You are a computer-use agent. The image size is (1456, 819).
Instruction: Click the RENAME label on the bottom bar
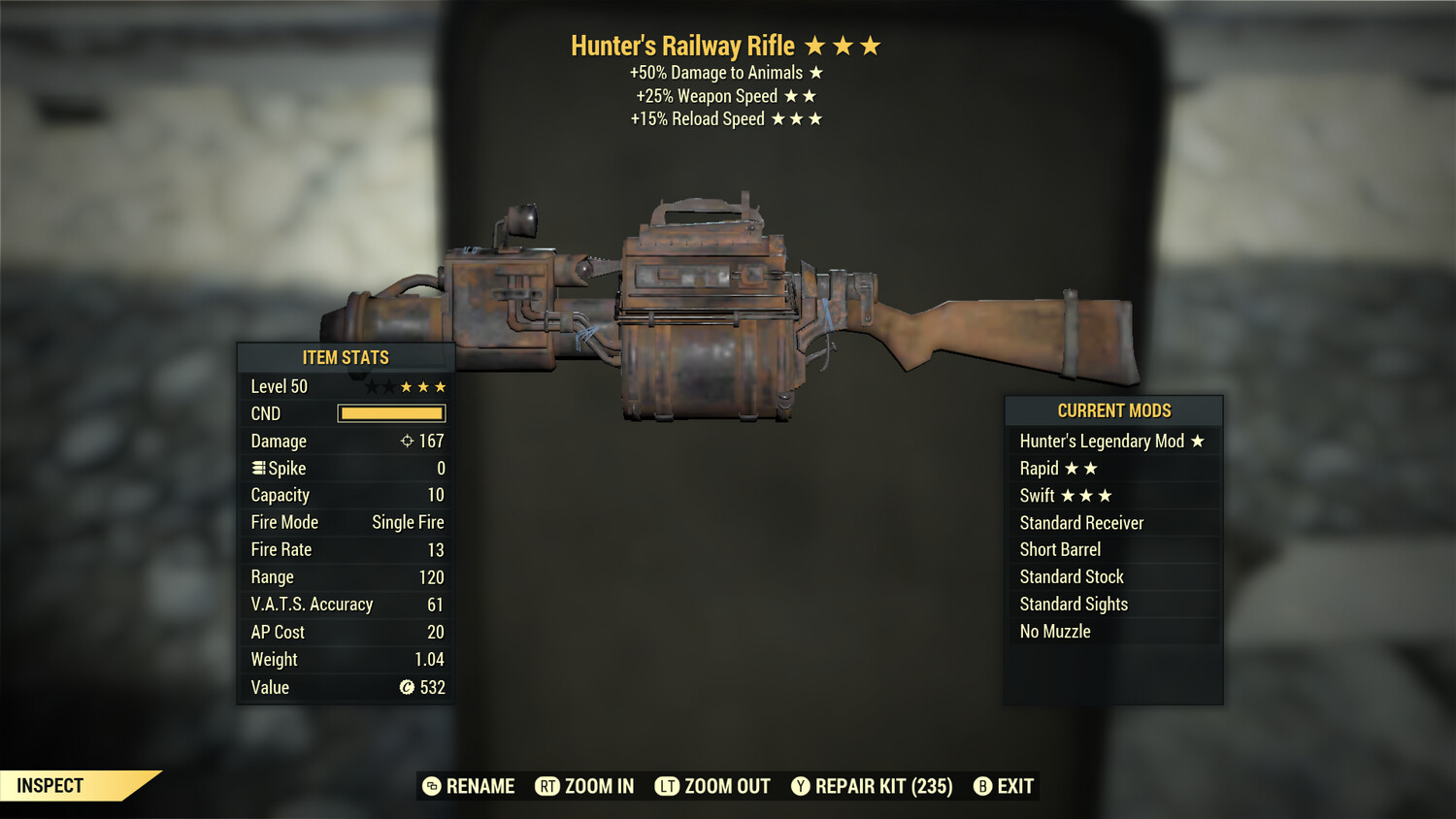pyautogui.click(x=479, y=786)
